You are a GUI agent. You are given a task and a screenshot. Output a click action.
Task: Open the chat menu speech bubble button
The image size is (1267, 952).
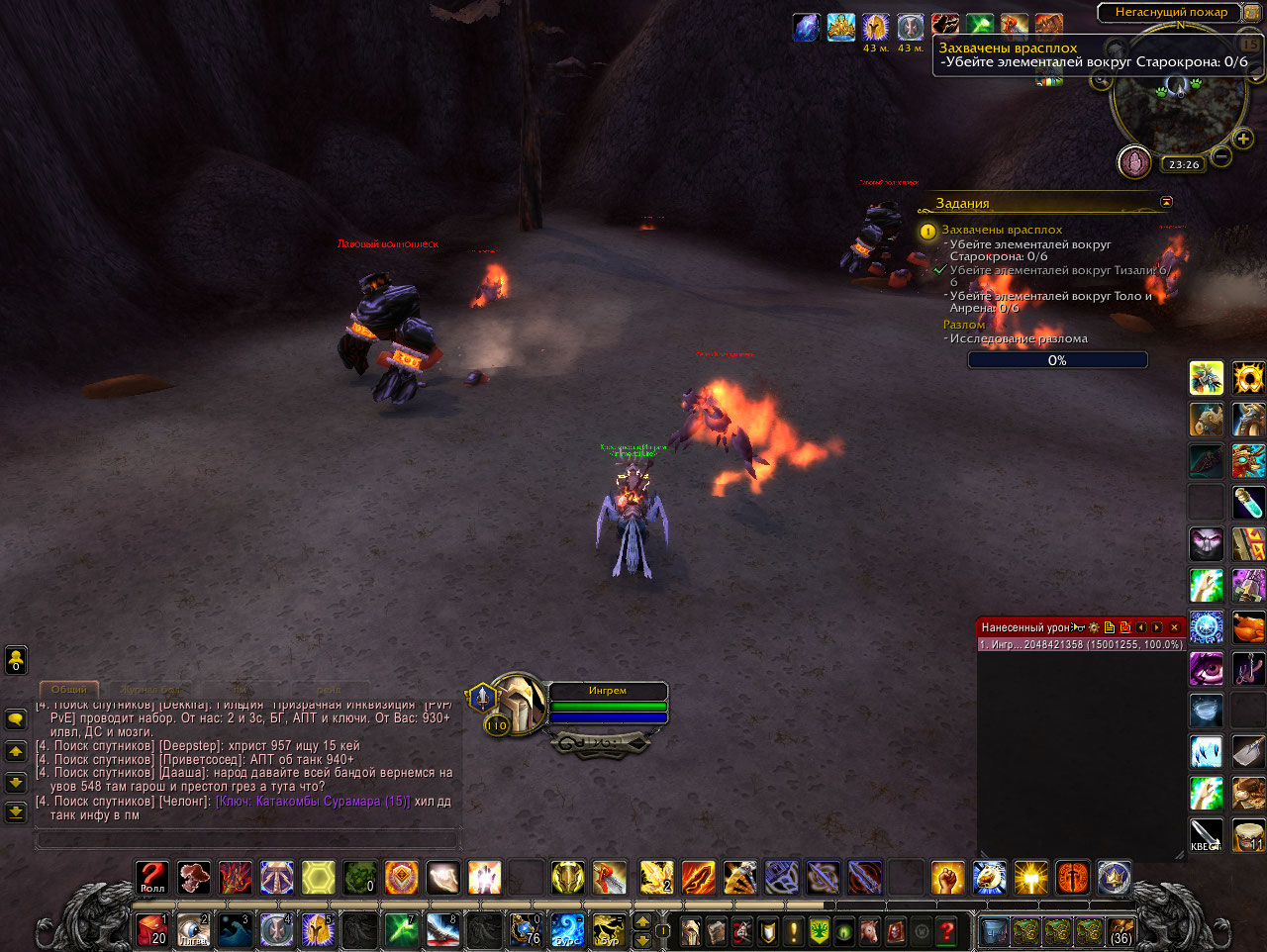point(16,719)
